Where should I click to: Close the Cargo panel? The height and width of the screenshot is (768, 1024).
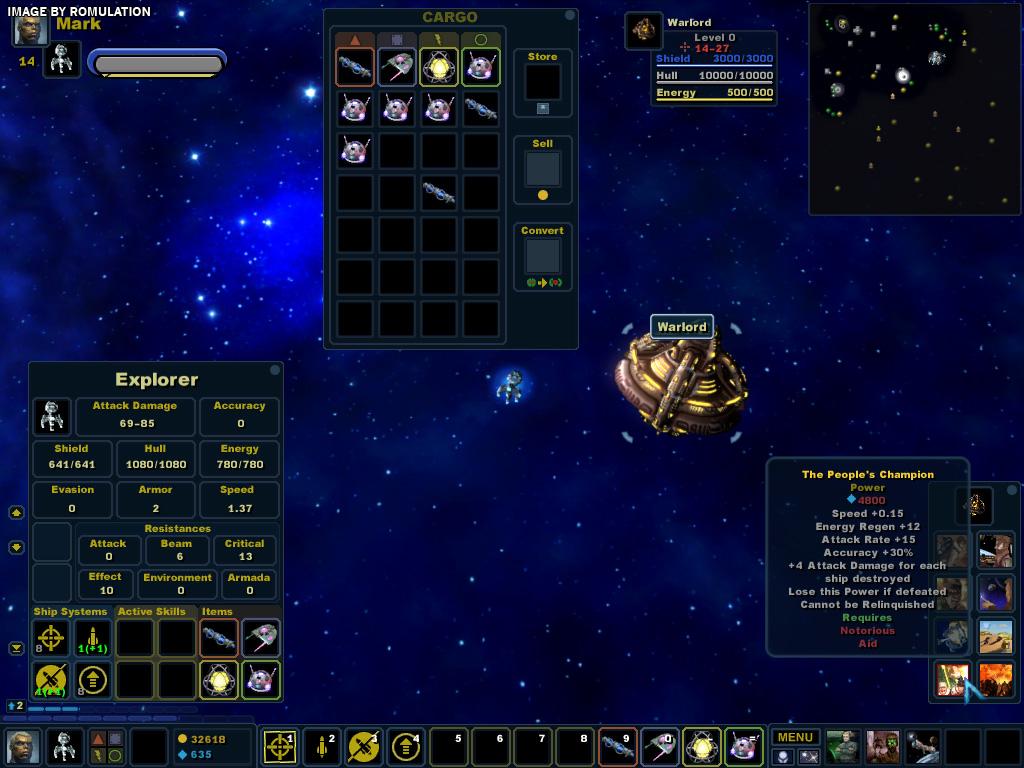pyautogui.click(x=570, y=16)
